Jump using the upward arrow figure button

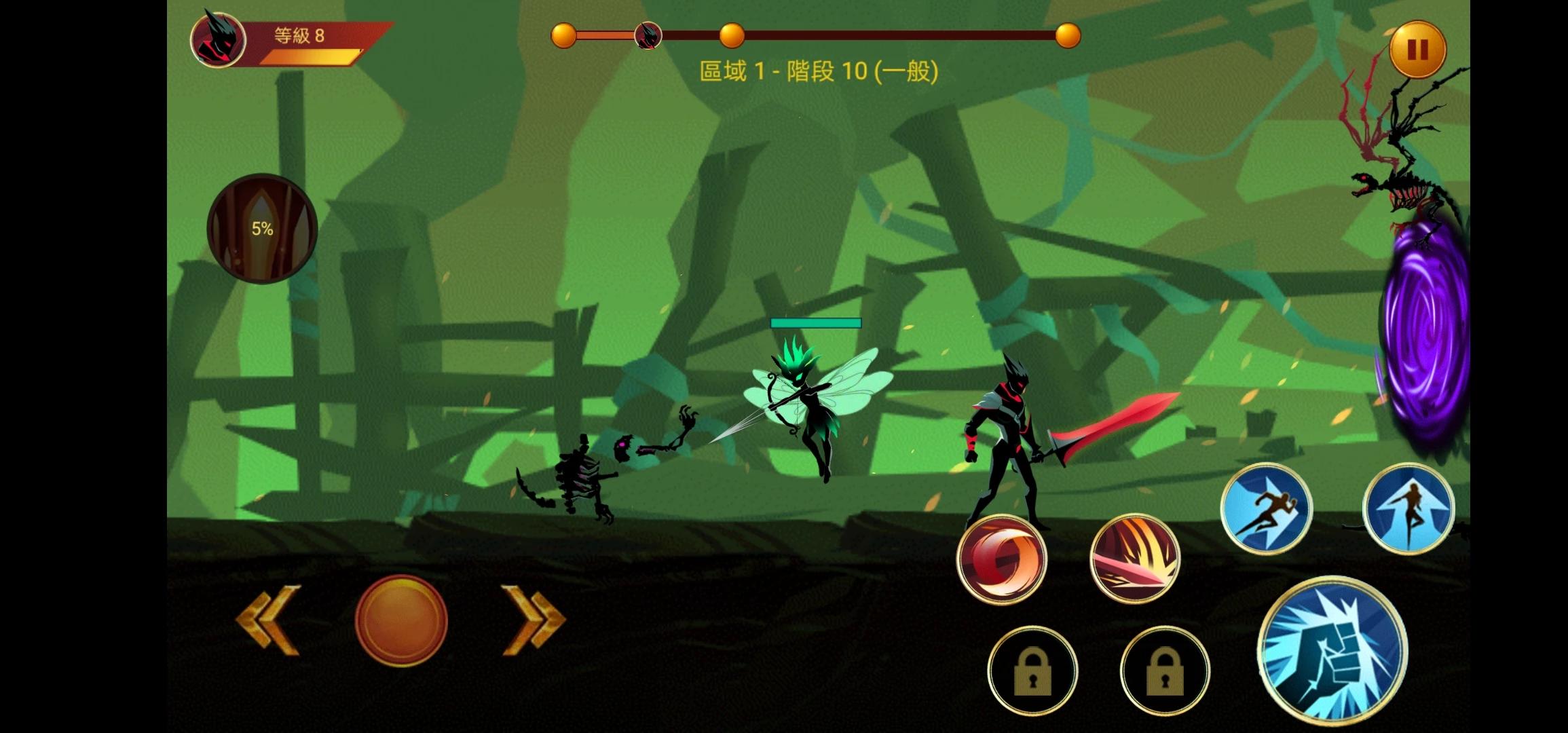tap(1408, 509)
